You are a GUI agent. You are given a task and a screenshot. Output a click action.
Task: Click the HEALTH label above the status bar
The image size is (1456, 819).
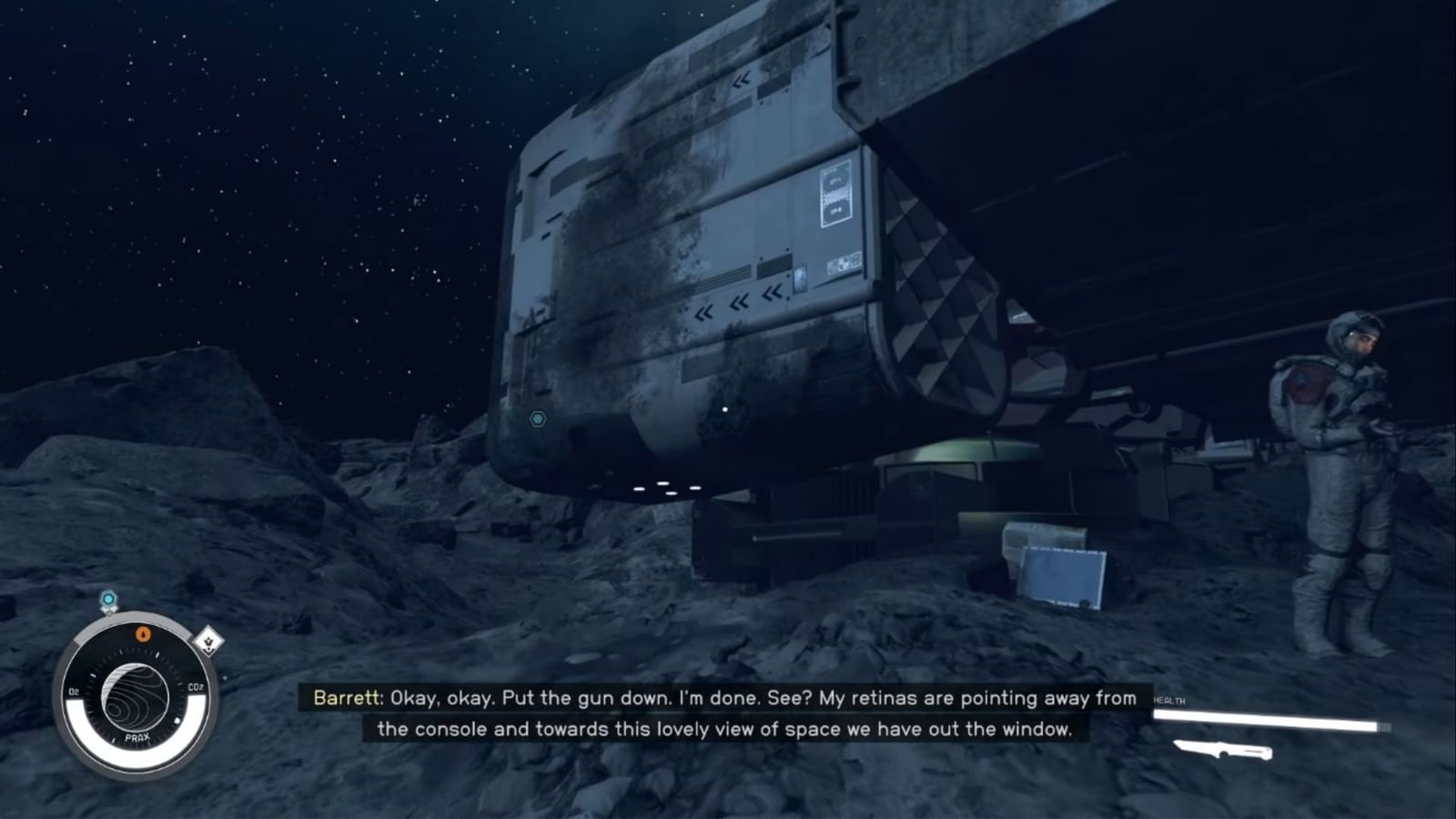tap(1171, 701)
